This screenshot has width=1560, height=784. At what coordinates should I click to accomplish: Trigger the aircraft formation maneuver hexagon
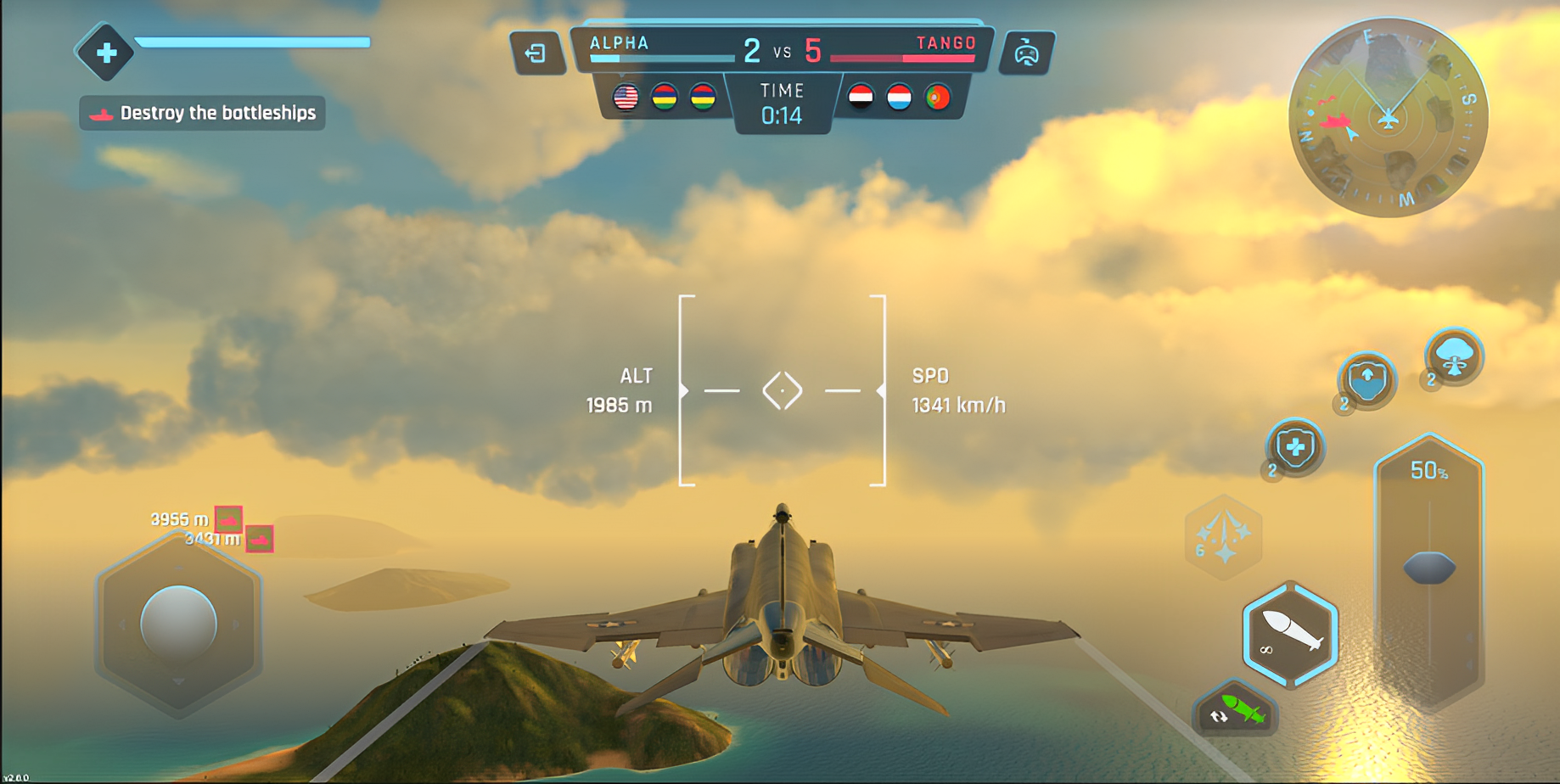point(1223,537)
